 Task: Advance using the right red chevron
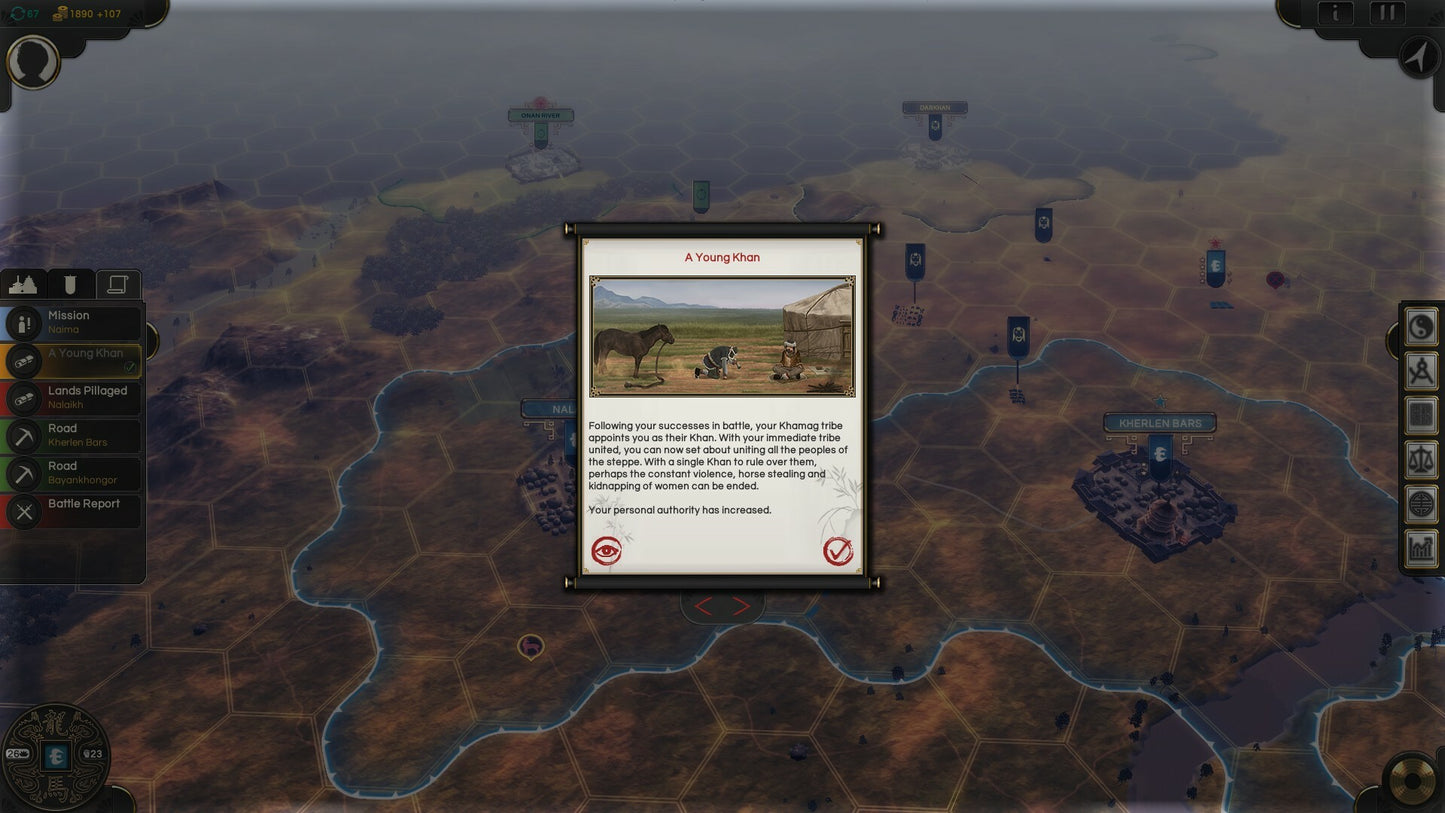click(739, 605)
